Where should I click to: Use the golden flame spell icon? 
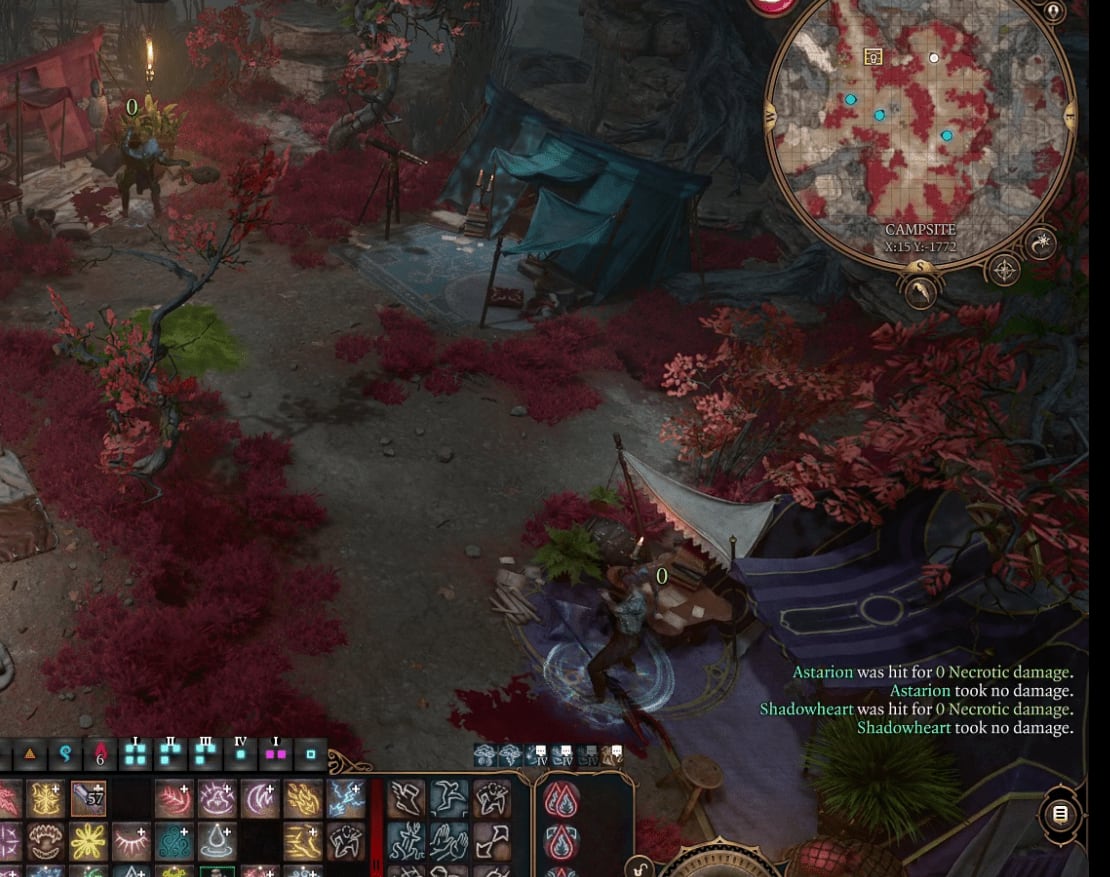(x=302, y=798)
